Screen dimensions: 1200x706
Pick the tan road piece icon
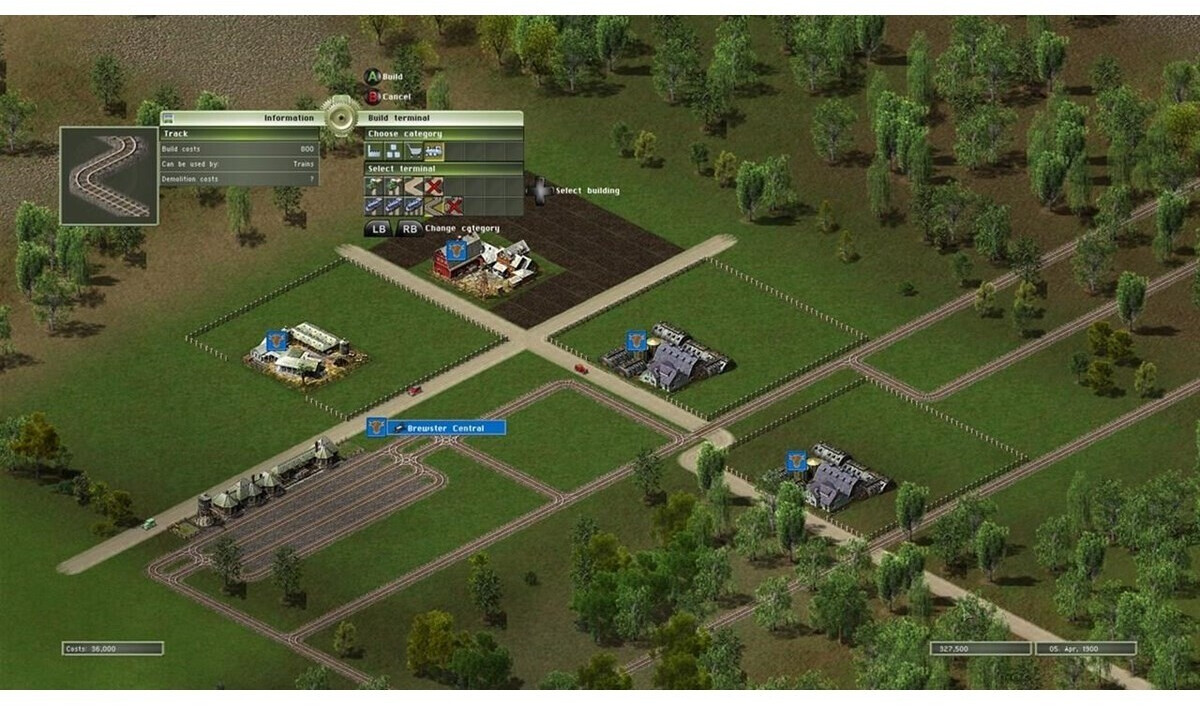click(x=413, y=186)
